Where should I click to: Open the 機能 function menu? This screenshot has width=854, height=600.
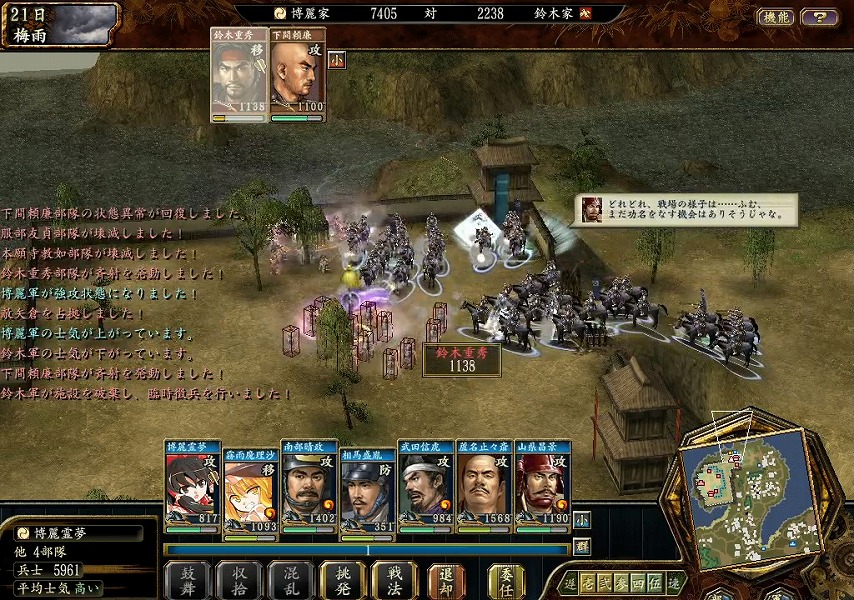[x=775, y=17]
